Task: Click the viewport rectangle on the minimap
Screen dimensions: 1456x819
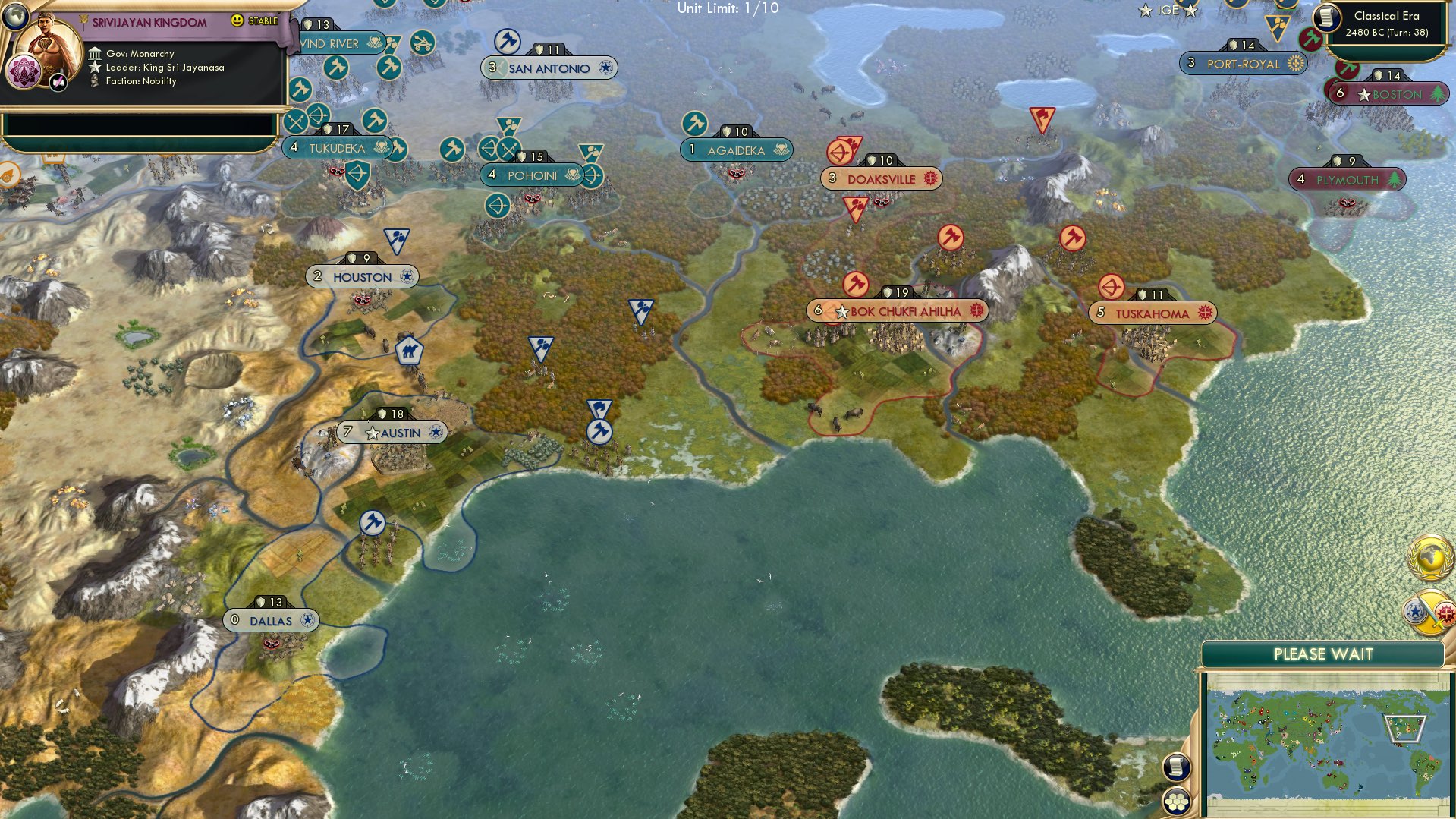Action: point(1405,729)
